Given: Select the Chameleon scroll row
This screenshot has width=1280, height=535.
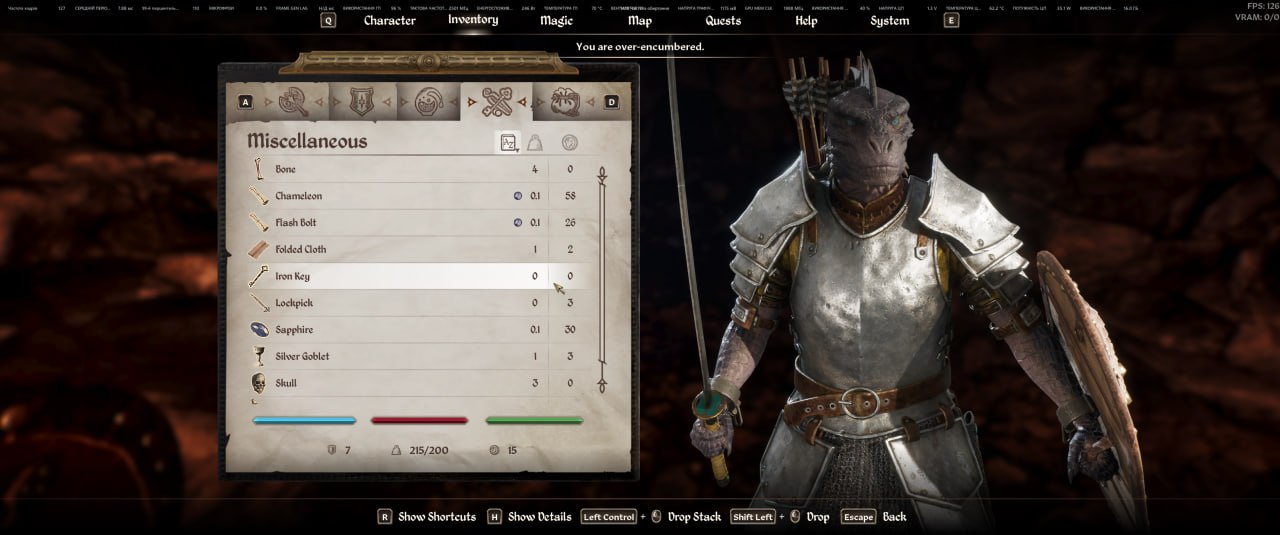Looking at the screenshot, I should (400, 196).
